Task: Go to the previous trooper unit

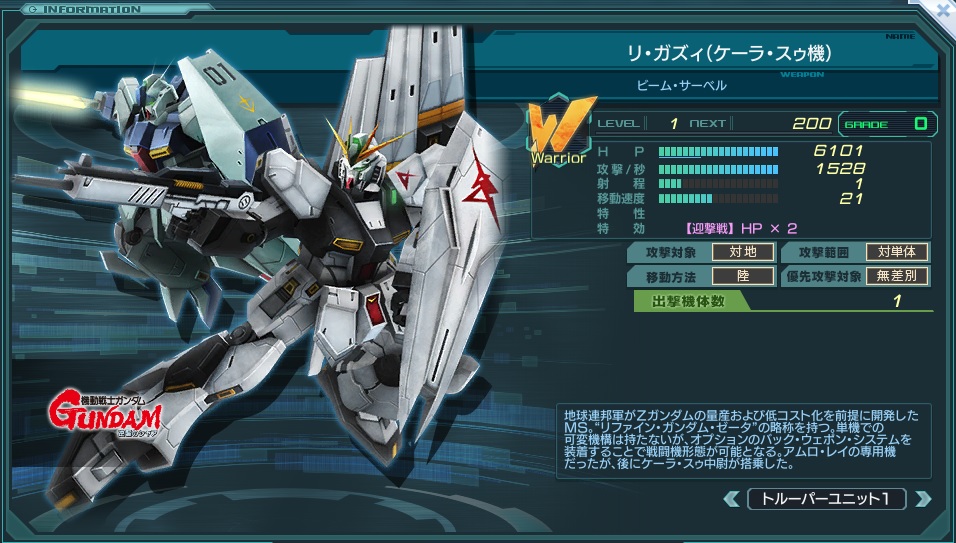Action: pyautogui.click(x=731, y=498)
